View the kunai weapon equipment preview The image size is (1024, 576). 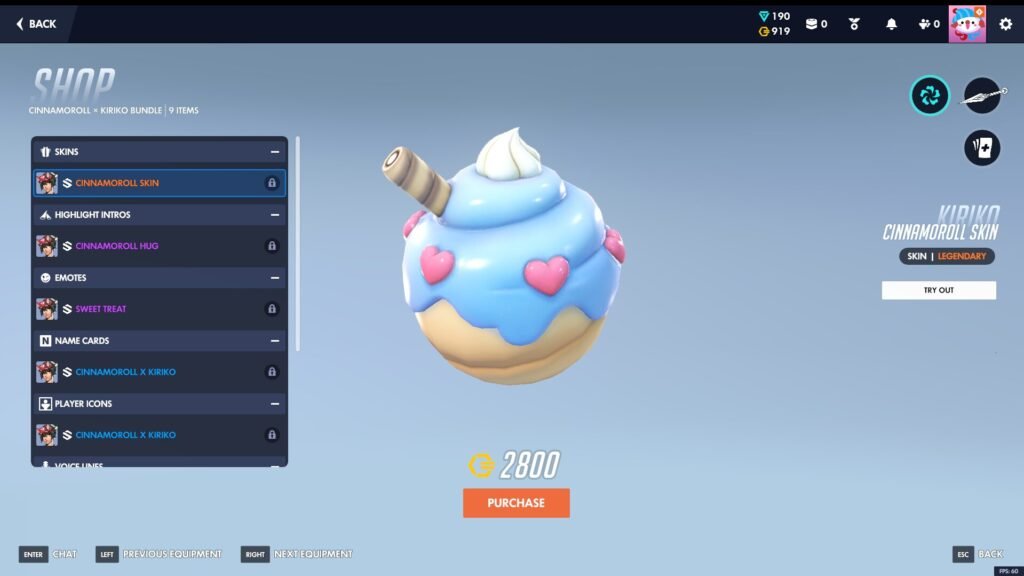tap(982, 95)
